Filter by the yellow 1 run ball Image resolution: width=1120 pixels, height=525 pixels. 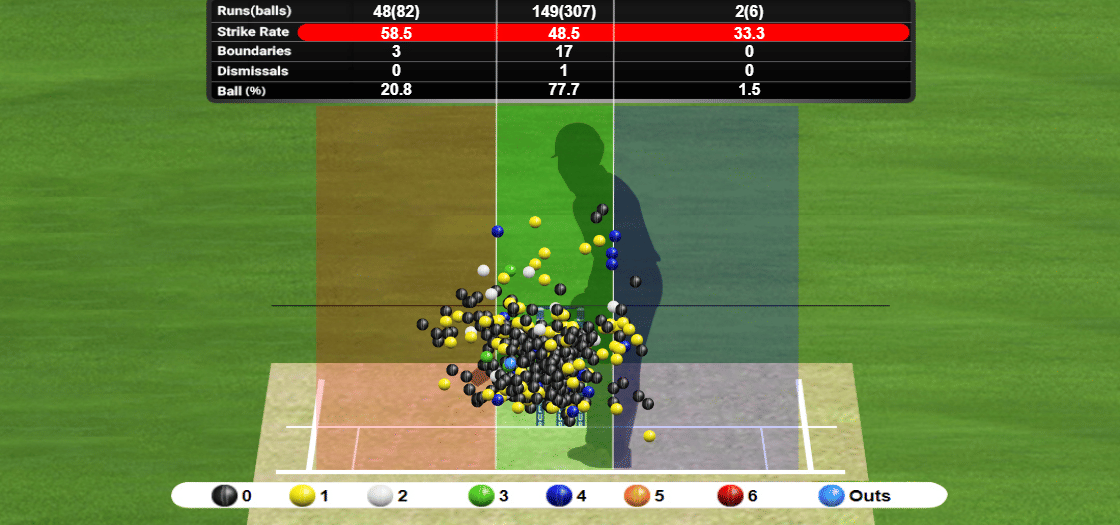pyautogui.click(x=303, y=495)
